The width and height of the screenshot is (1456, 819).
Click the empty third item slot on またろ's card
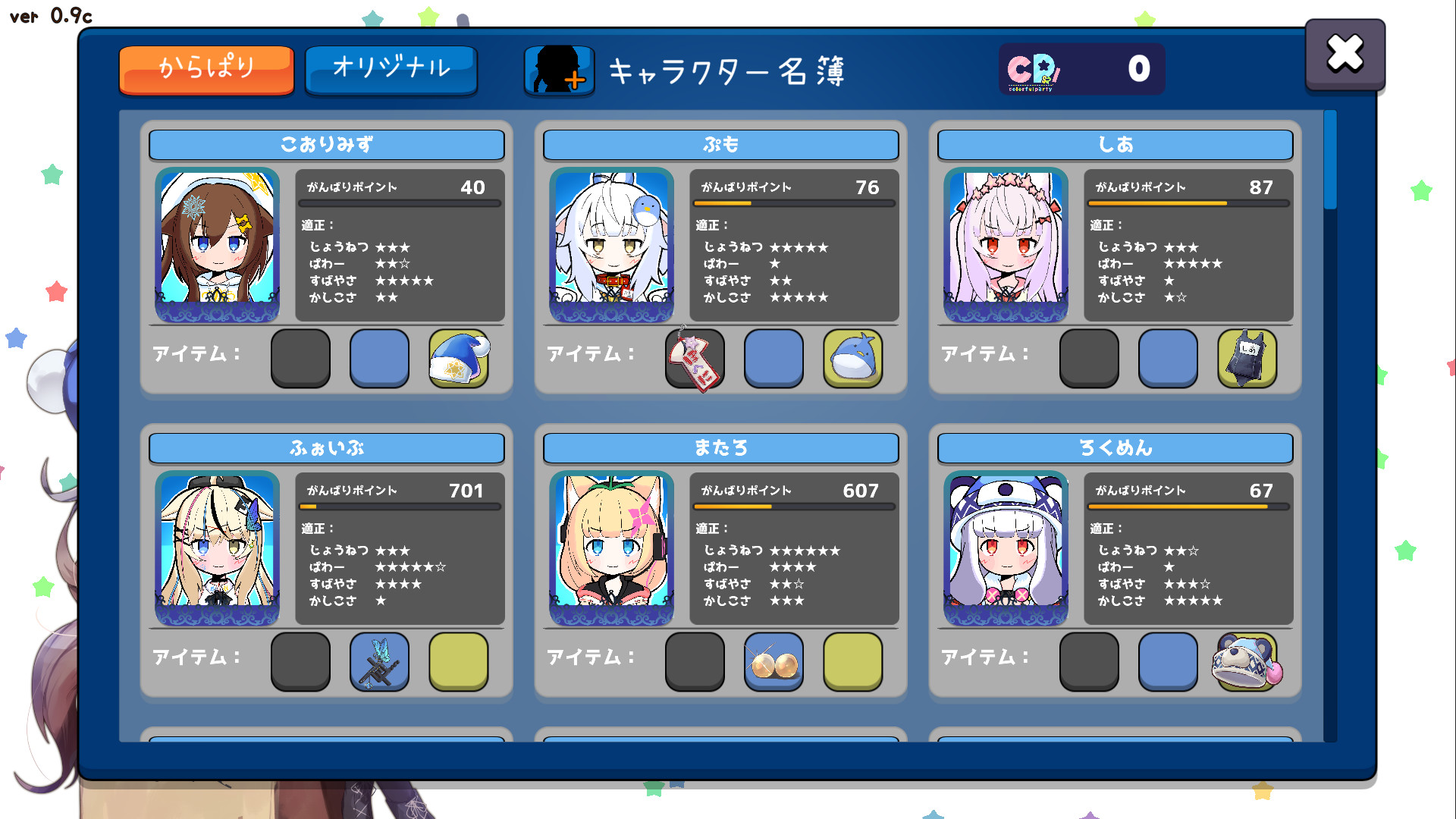(852, 662)
